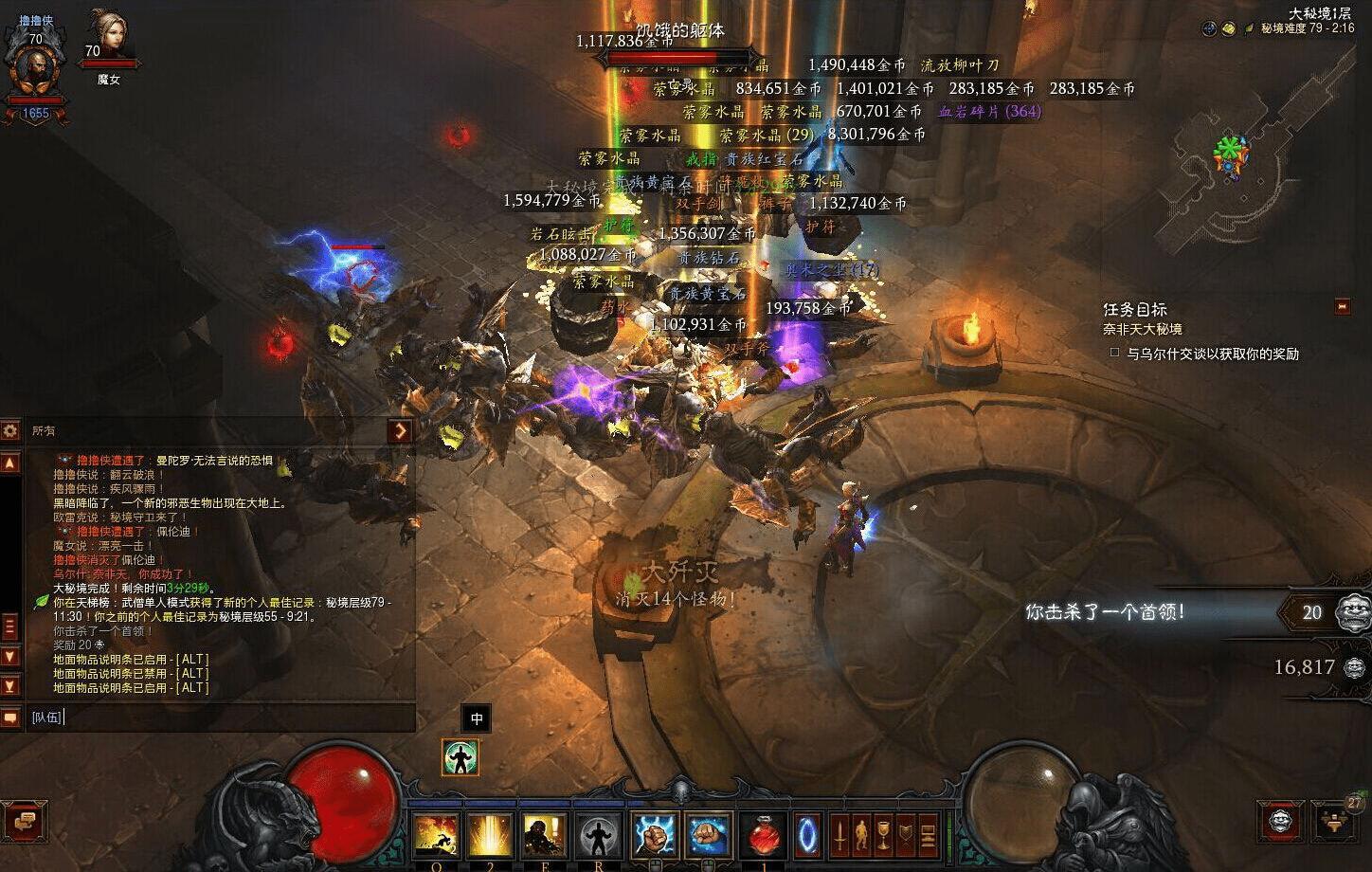Use the golden light pillar skill

point(490,837)
